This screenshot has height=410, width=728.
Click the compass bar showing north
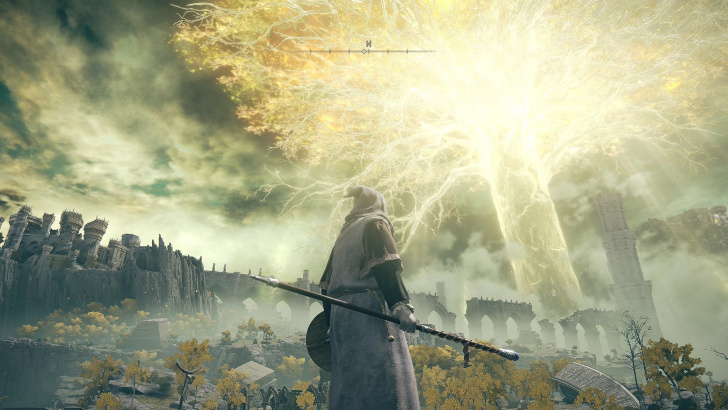click(368, 48)
